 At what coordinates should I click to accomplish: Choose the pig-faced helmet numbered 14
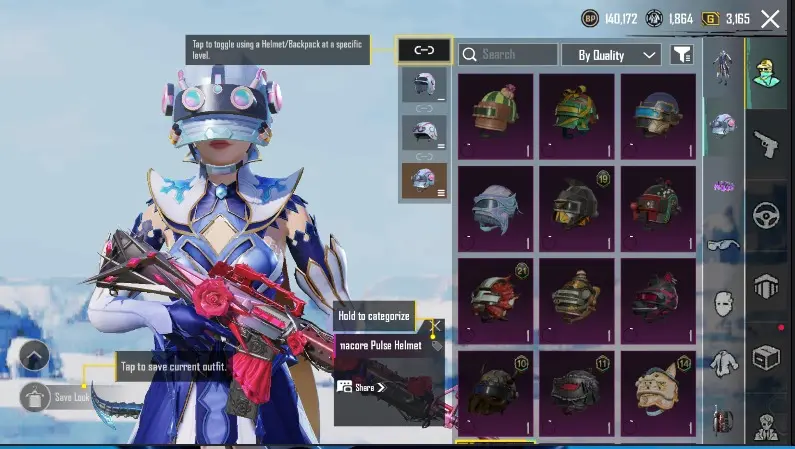click(x=659, y=391)
